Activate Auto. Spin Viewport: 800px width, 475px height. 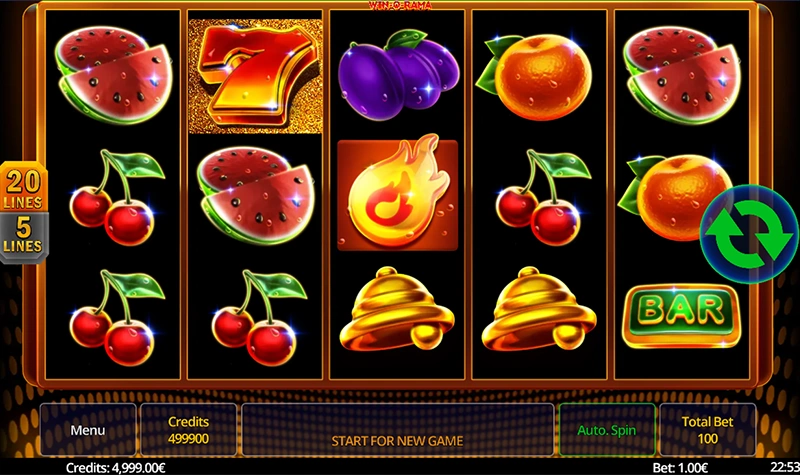coord(606,431)
